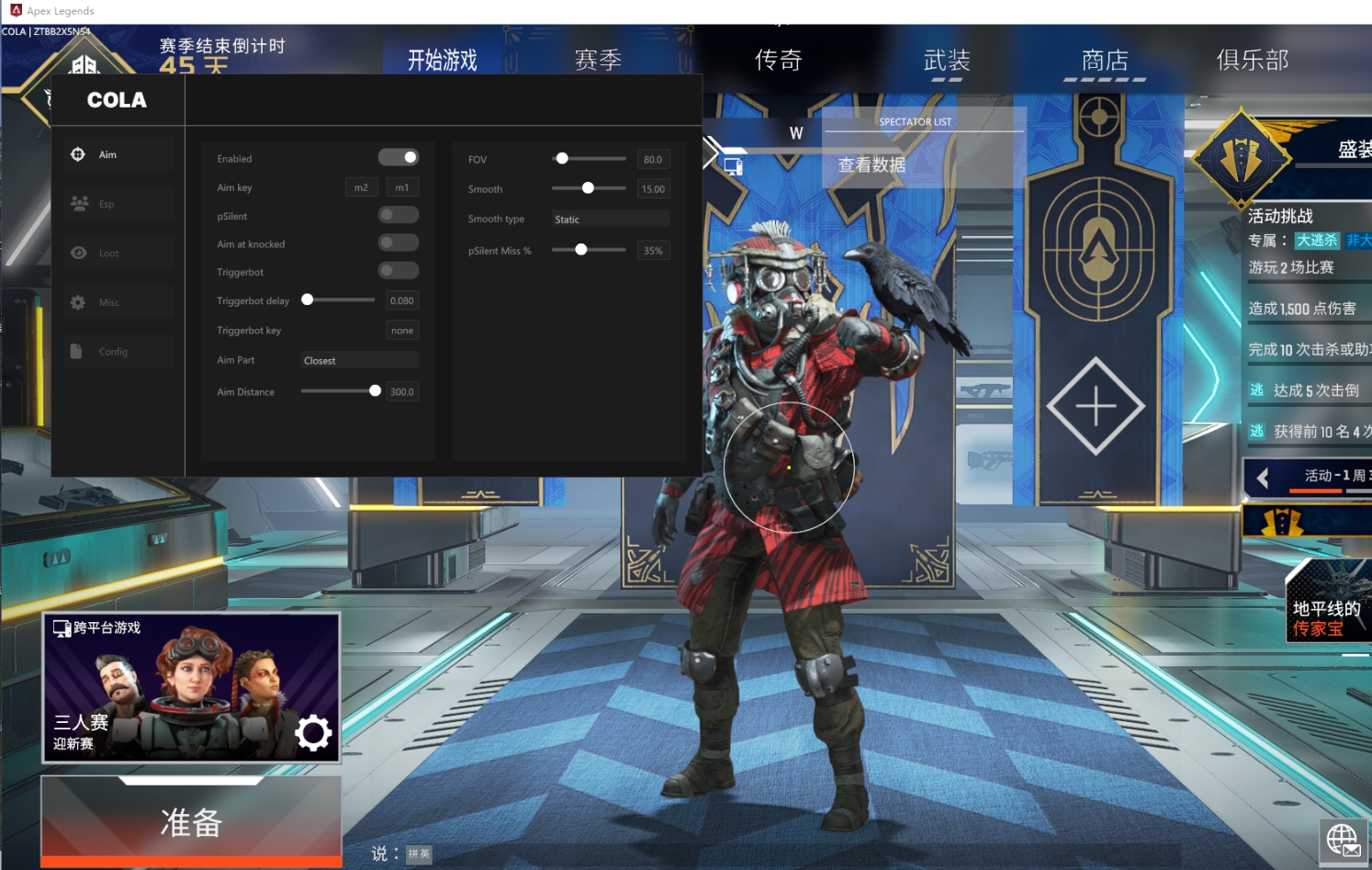Visit the 商店 store tab
Viewport: 1372px width, 870px height.
[1105, 61]
